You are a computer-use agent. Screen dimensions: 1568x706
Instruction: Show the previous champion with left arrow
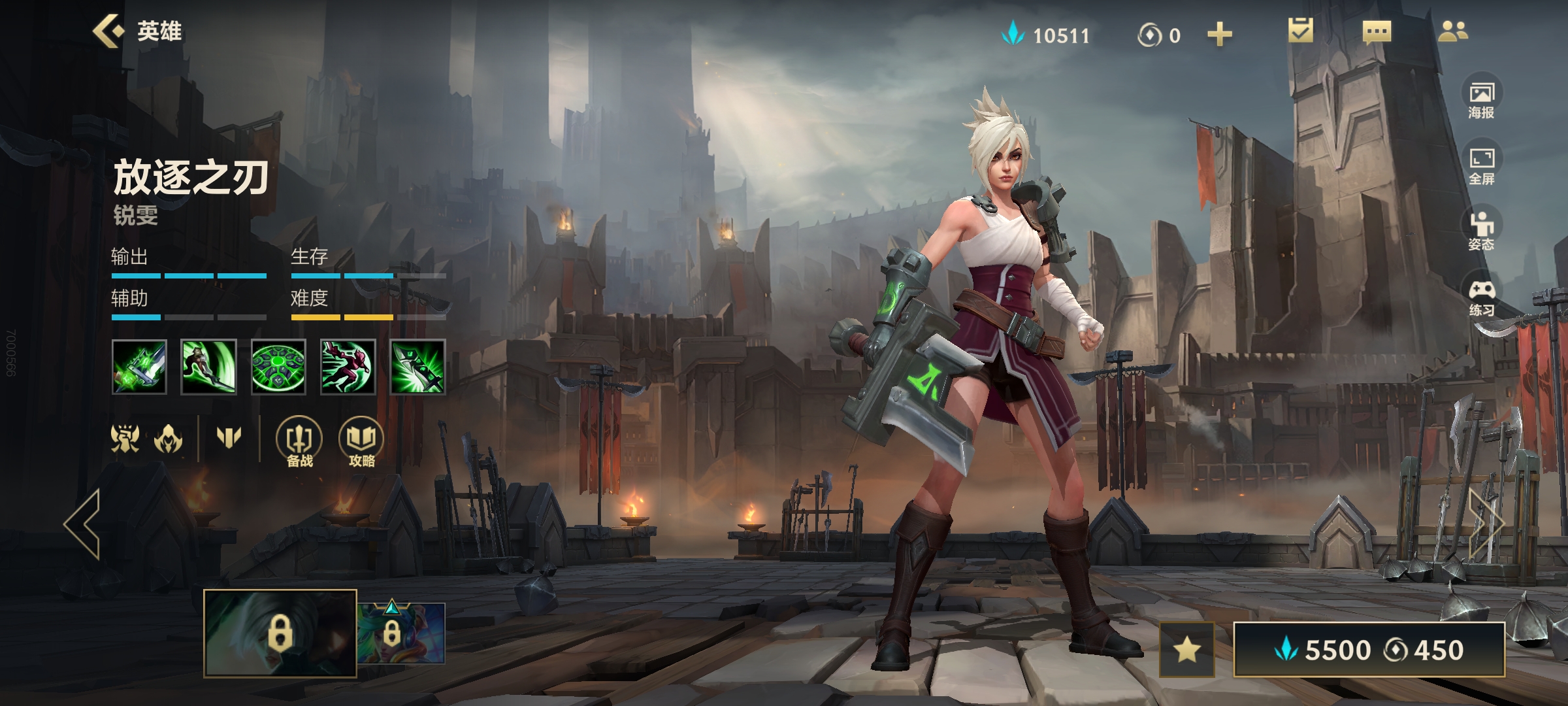(83, 524)
